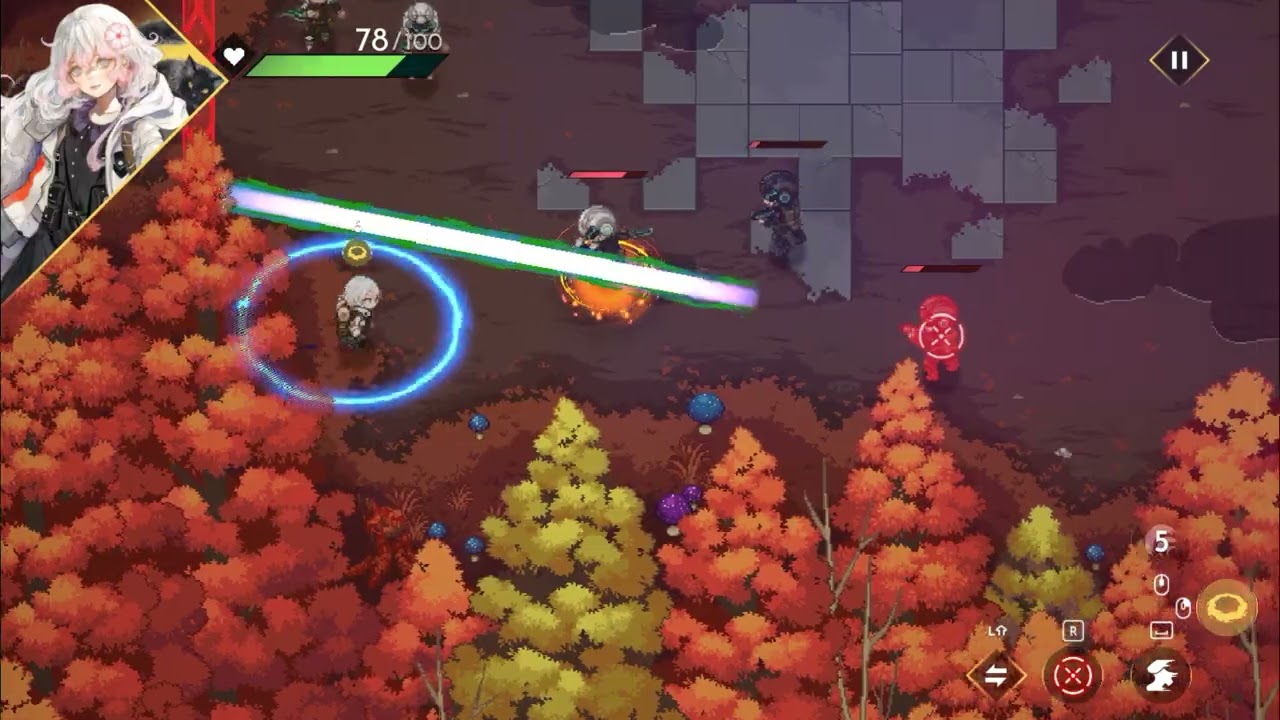The width and height of the screenshot is (1280, 720).
Task: Pause the game with the diamond button
Action: (x=1179, y=60)
